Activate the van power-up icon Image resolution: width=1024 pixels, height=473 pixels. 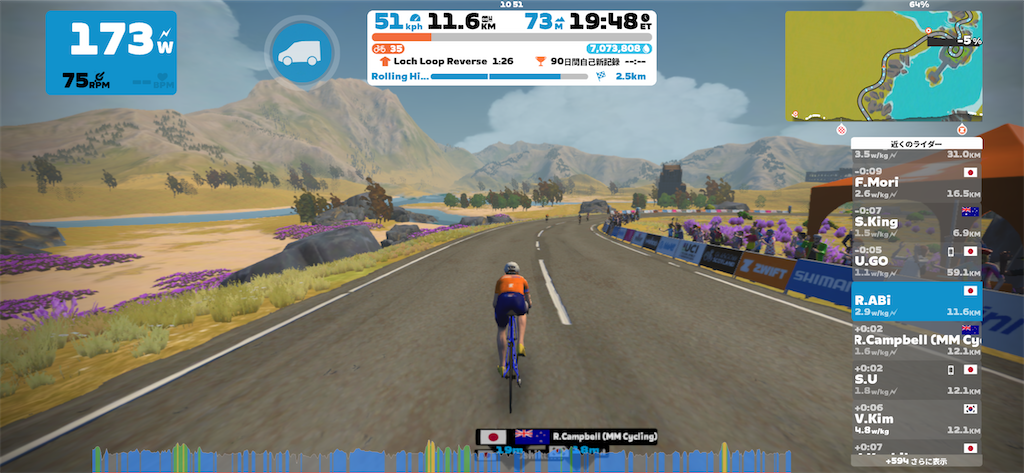(296, 54)
